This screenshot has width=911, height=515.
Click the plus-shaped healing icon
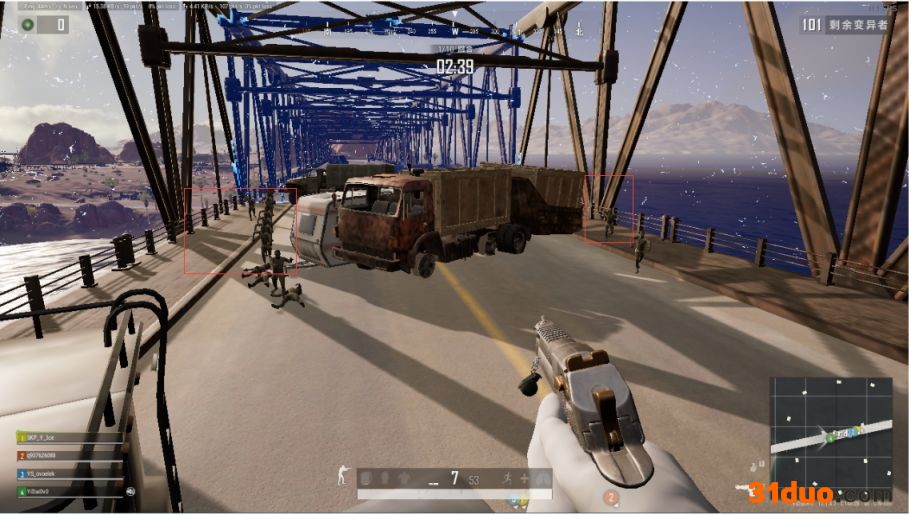526,479
